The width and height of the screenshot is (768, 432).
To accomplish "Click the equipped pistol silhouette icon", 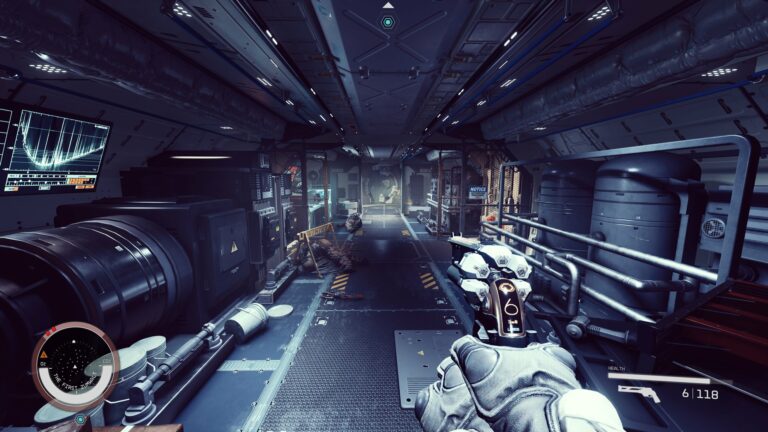I will pyautogui.click(x=639, y=393).
